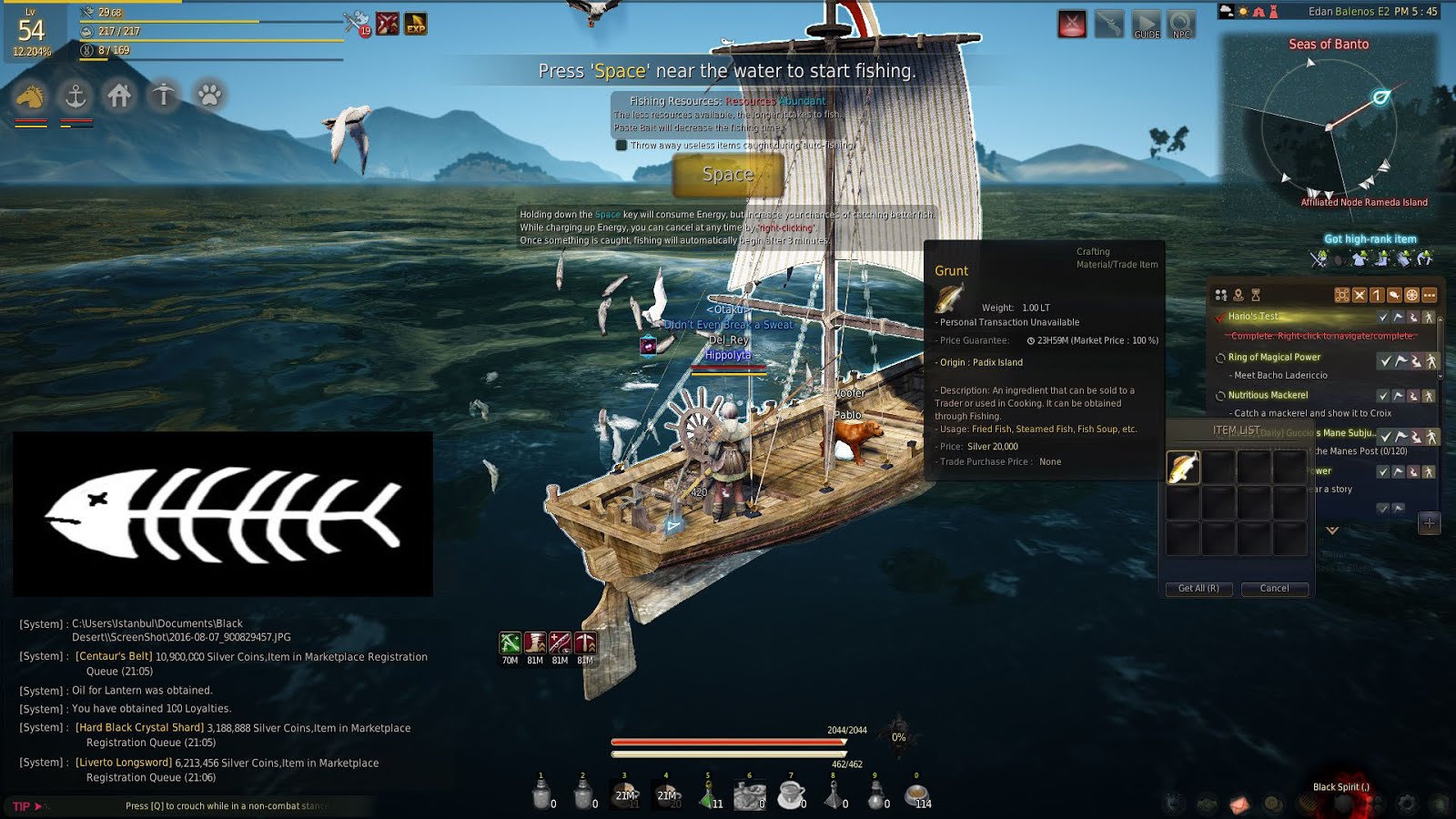Click the pet paw icon in the sidebar

coord(207,96)
